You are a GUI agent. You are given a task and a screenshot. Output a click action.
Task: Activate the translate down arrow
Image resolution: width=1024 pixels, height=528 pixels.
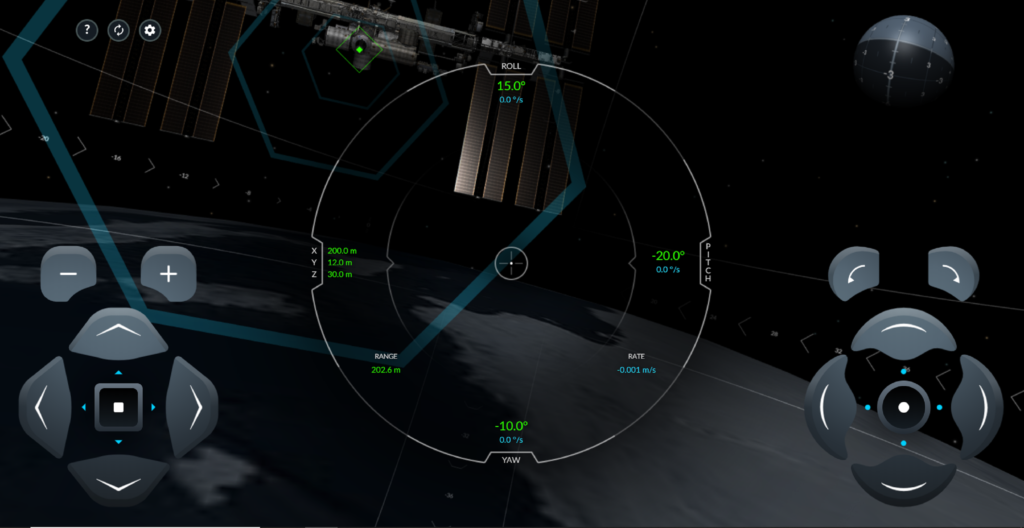[x=118, y=484]
